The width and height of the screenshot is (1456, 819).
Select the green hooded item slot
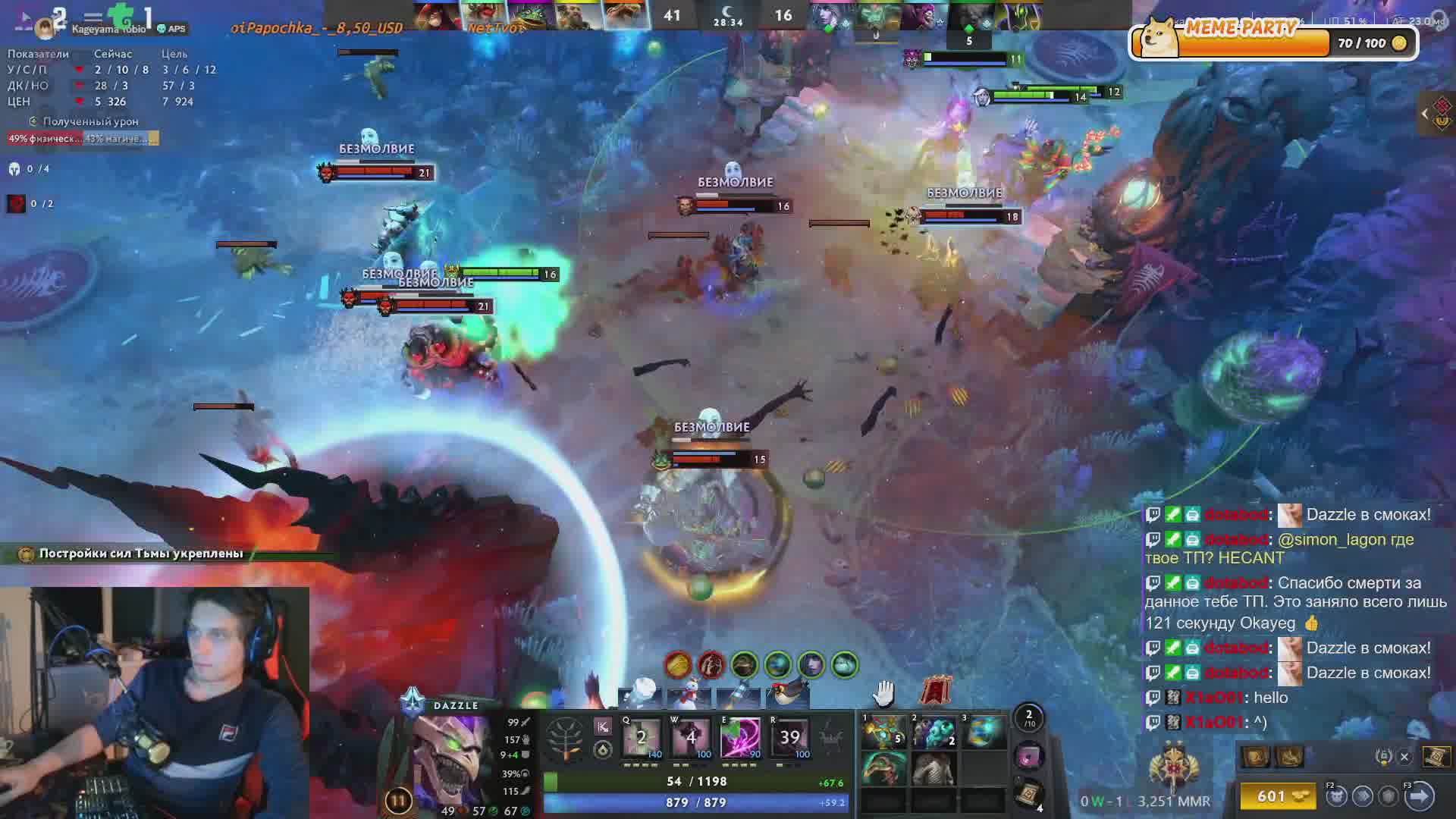[x=884, y=769]
